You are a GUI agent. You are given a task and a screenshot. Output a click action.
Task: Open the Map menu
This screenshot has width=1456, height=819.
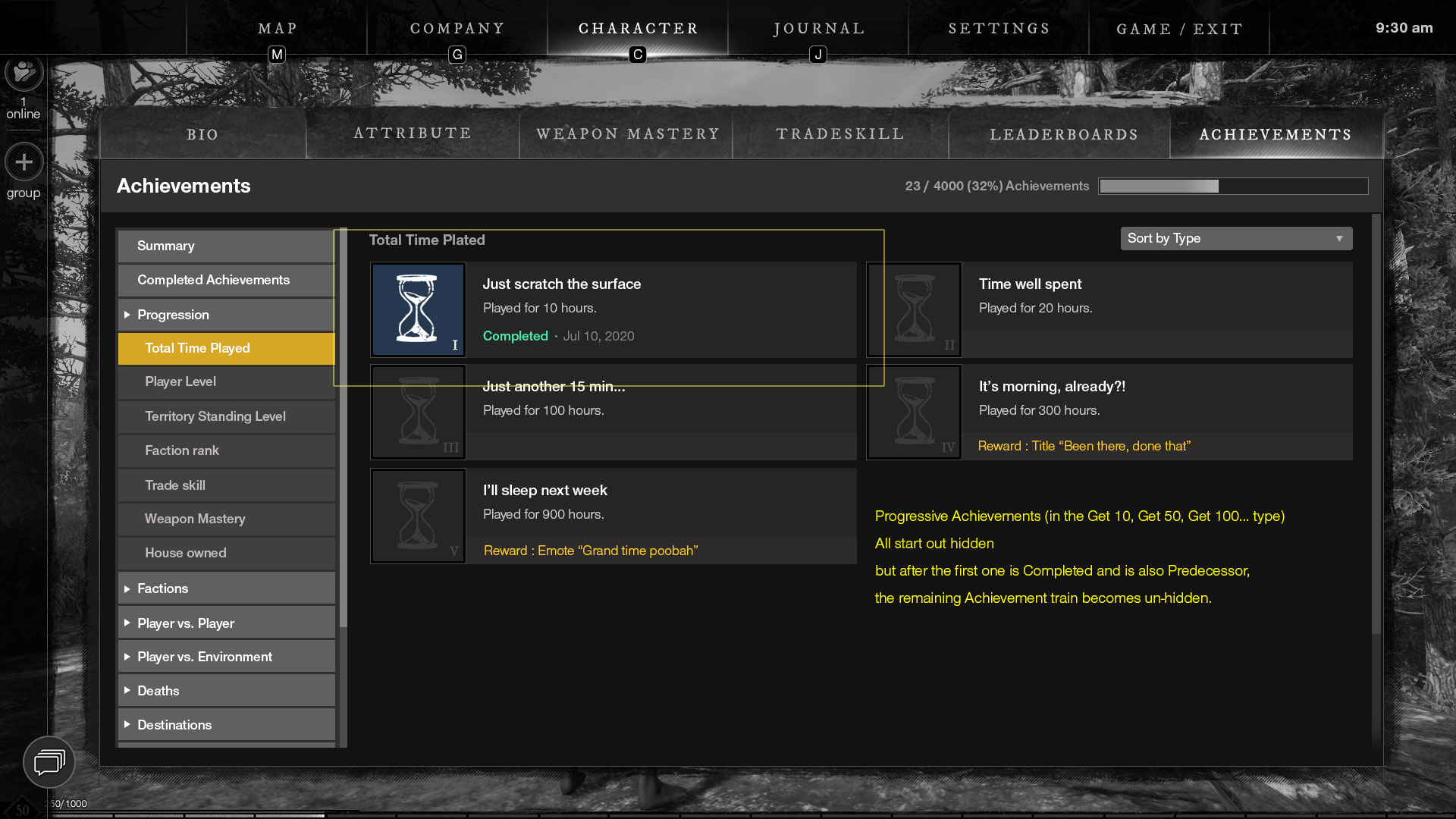277,29
